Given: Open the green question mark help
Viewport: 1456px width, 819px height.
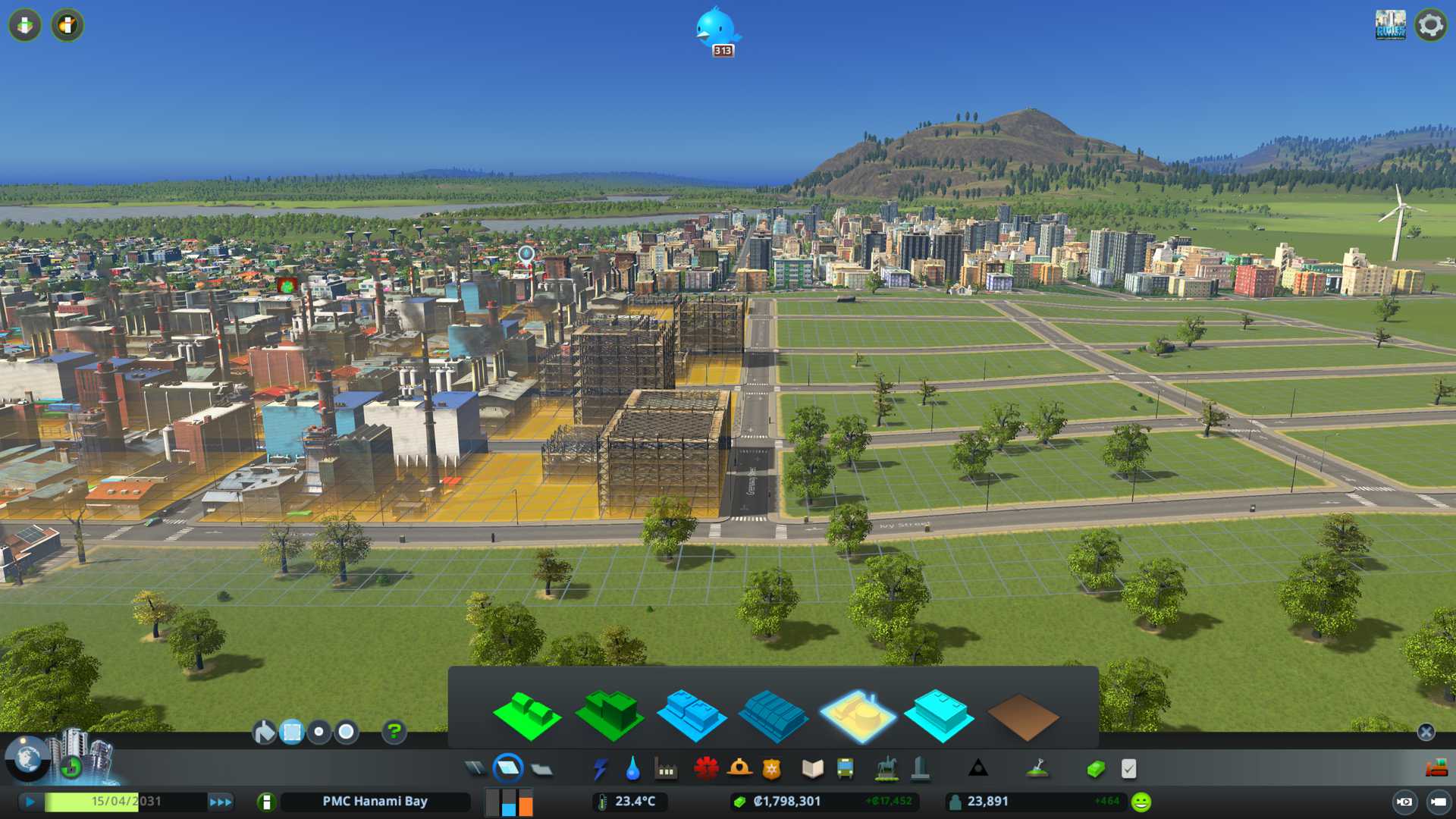Looking at the screenshot, I should tap(394, 732).
